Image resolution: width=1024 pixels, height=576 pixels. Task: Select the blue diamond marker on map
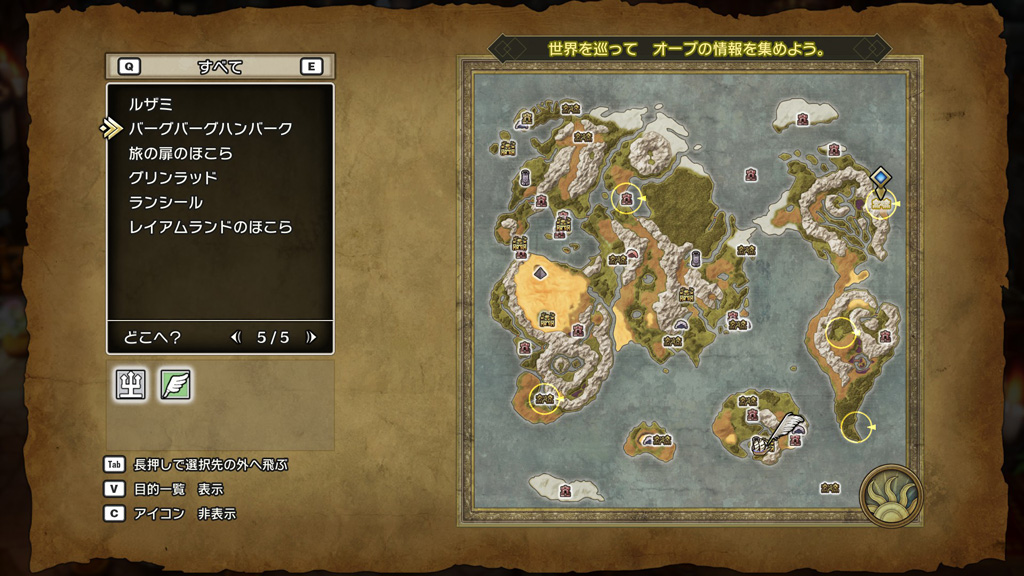coord(880,178)
